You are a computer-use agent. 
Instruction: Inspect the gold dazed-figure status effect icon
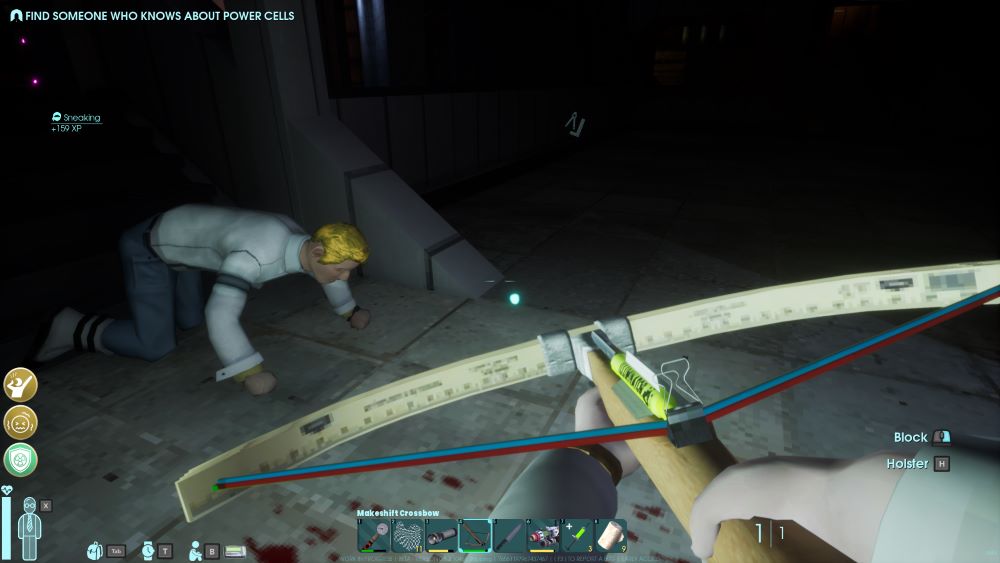(x=20, y=384)
